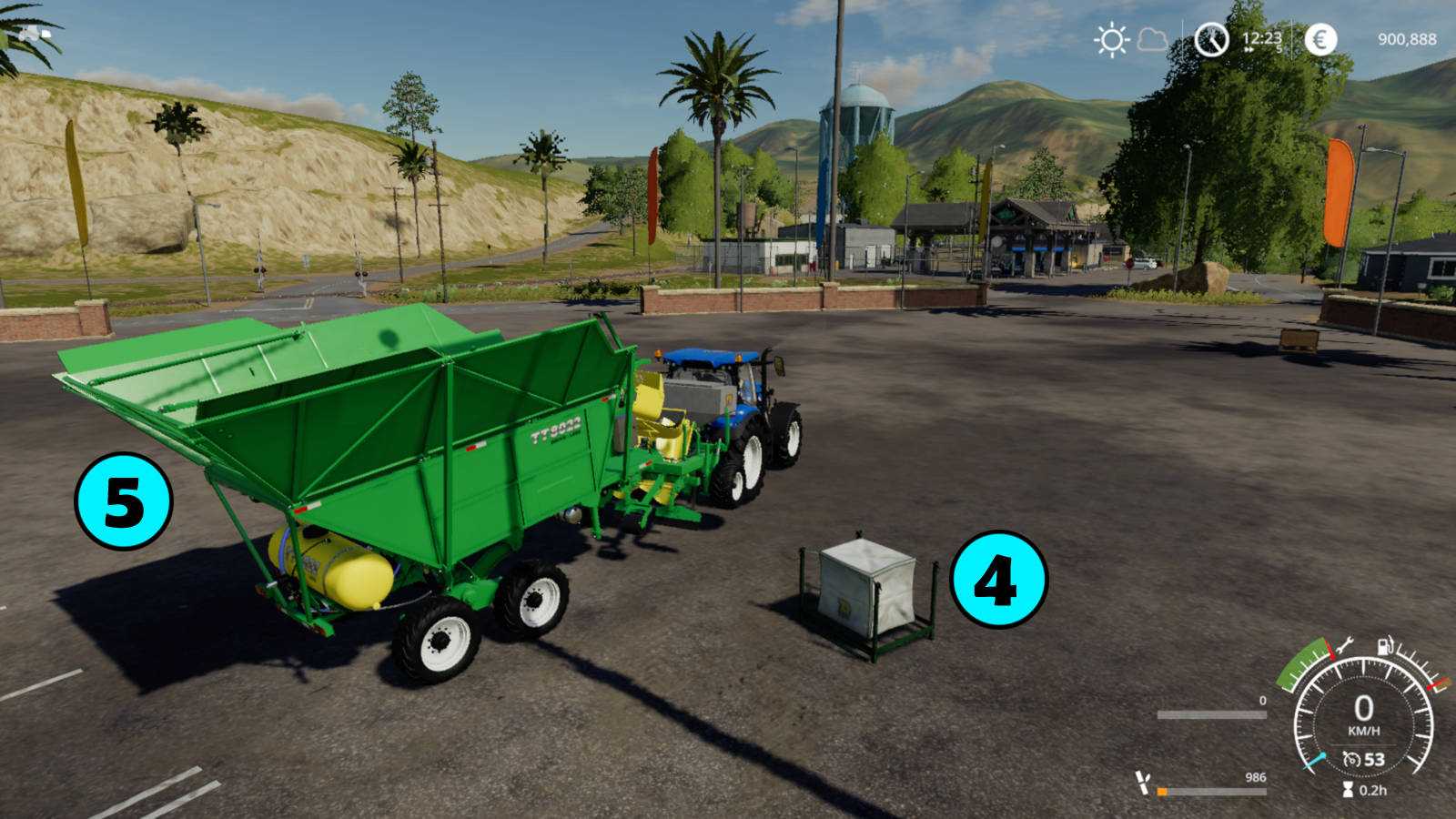This screenshot has width=1456, height=819.
Task: Click the cloud forecast icon
Action: (1152, 40)
